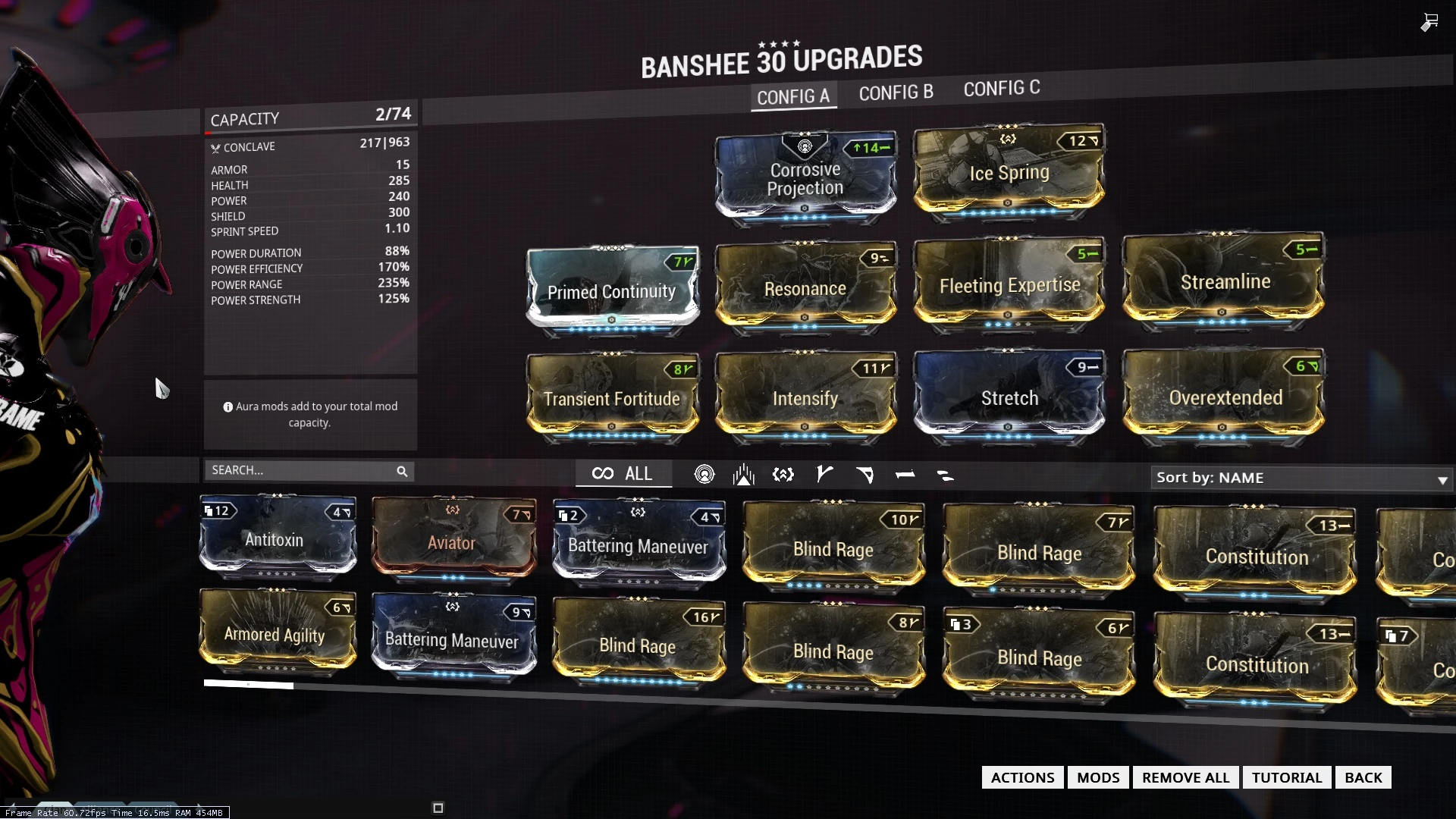This screenshot has height=819, width=1456.
Task: Select the Corrosive Projection aura mod
Action: pos(805,178)
